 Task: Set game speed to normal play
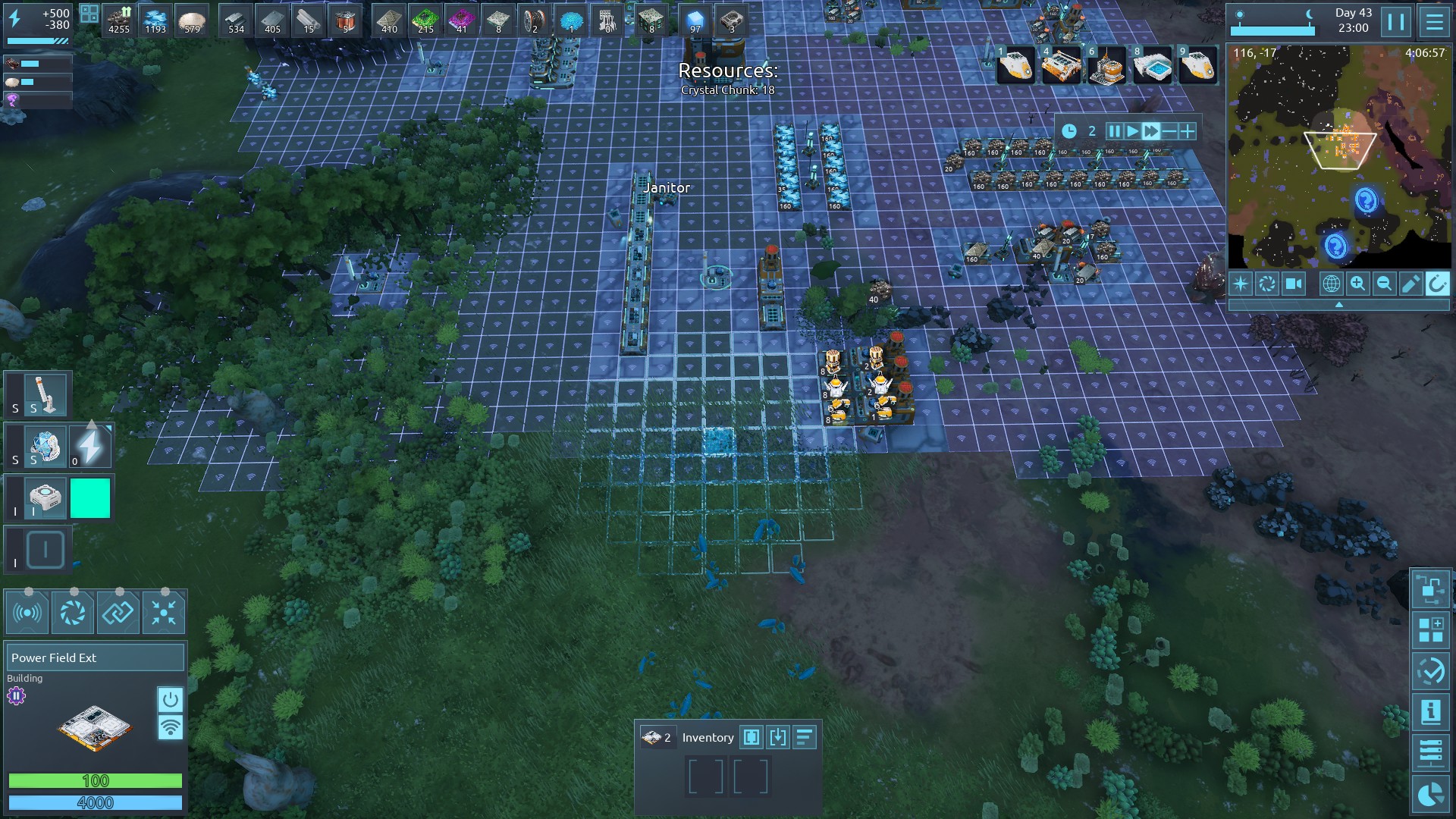(x=1132, y=131)
